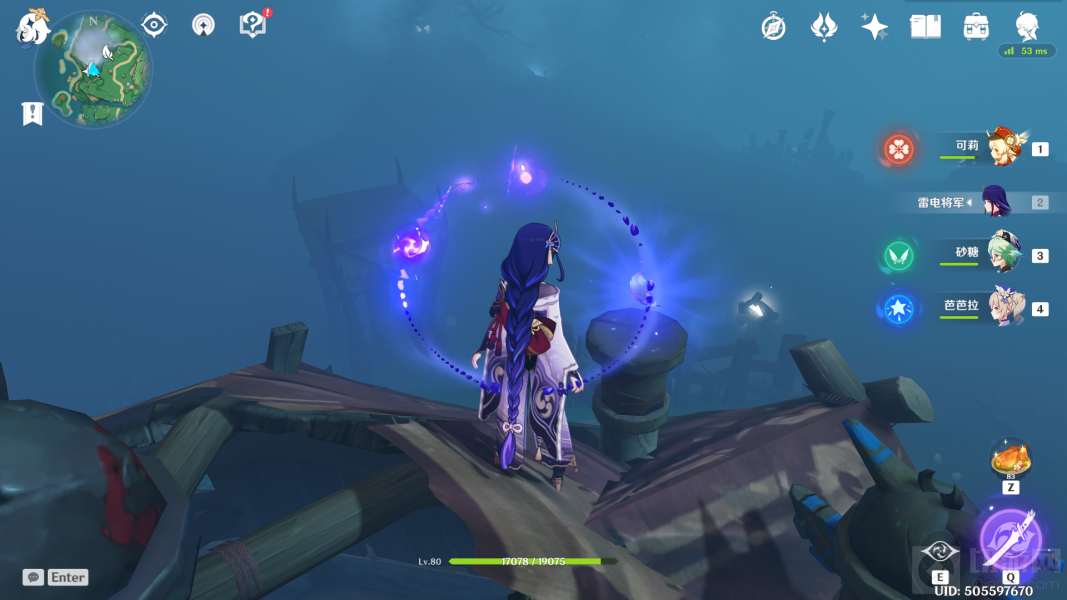
Task: Open the circular minimap
Action: (93, 69)
